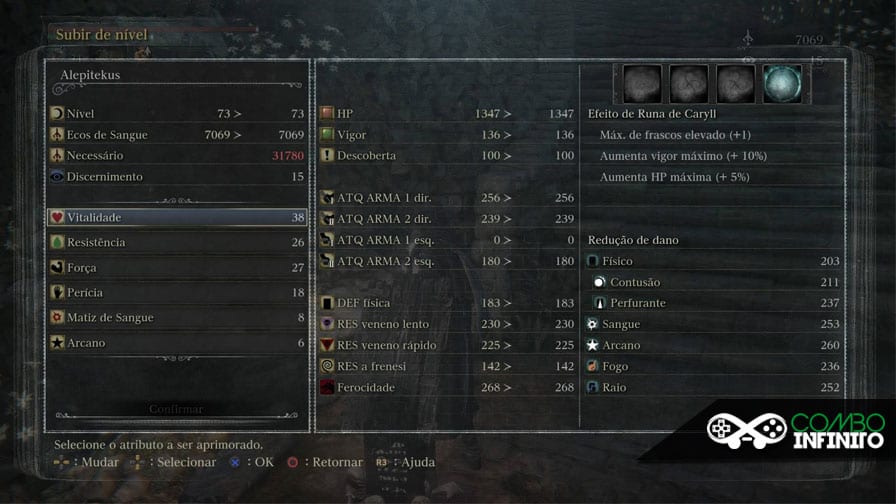Select the teal glowing Caryll rune slot

coord(781,85)
